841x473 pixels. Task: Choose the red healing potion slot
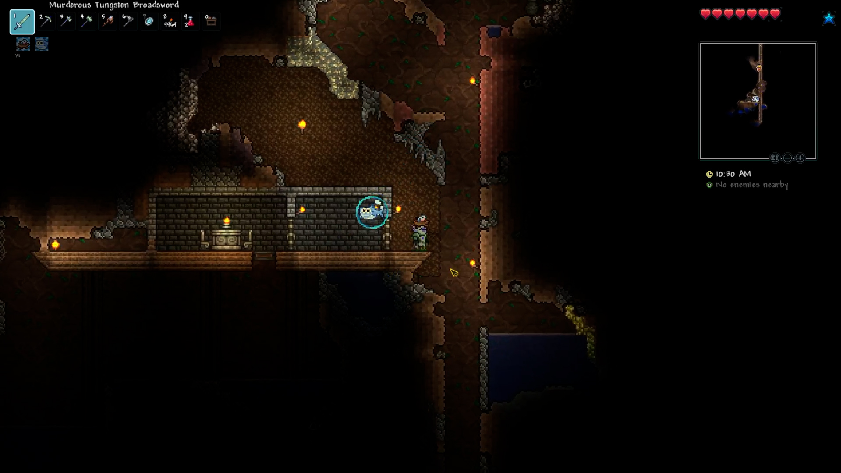click(189, 21)
